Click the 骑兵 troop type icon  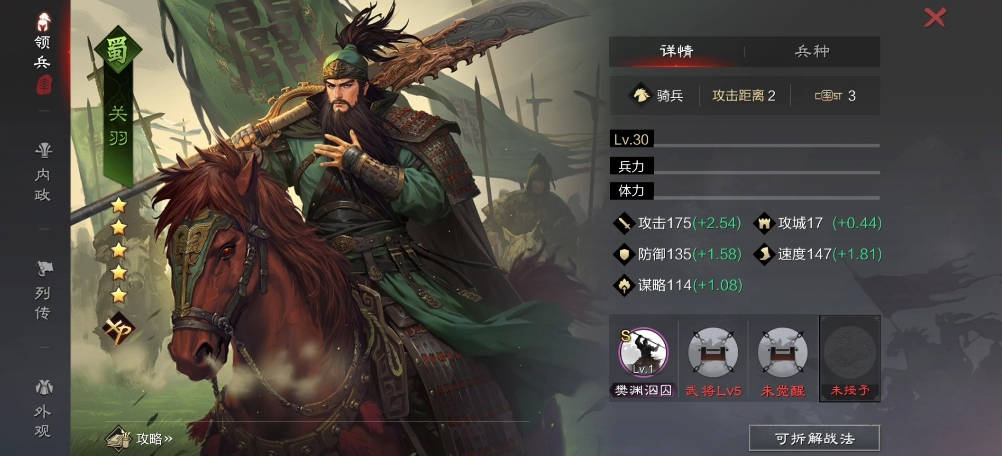pos(640,96)
